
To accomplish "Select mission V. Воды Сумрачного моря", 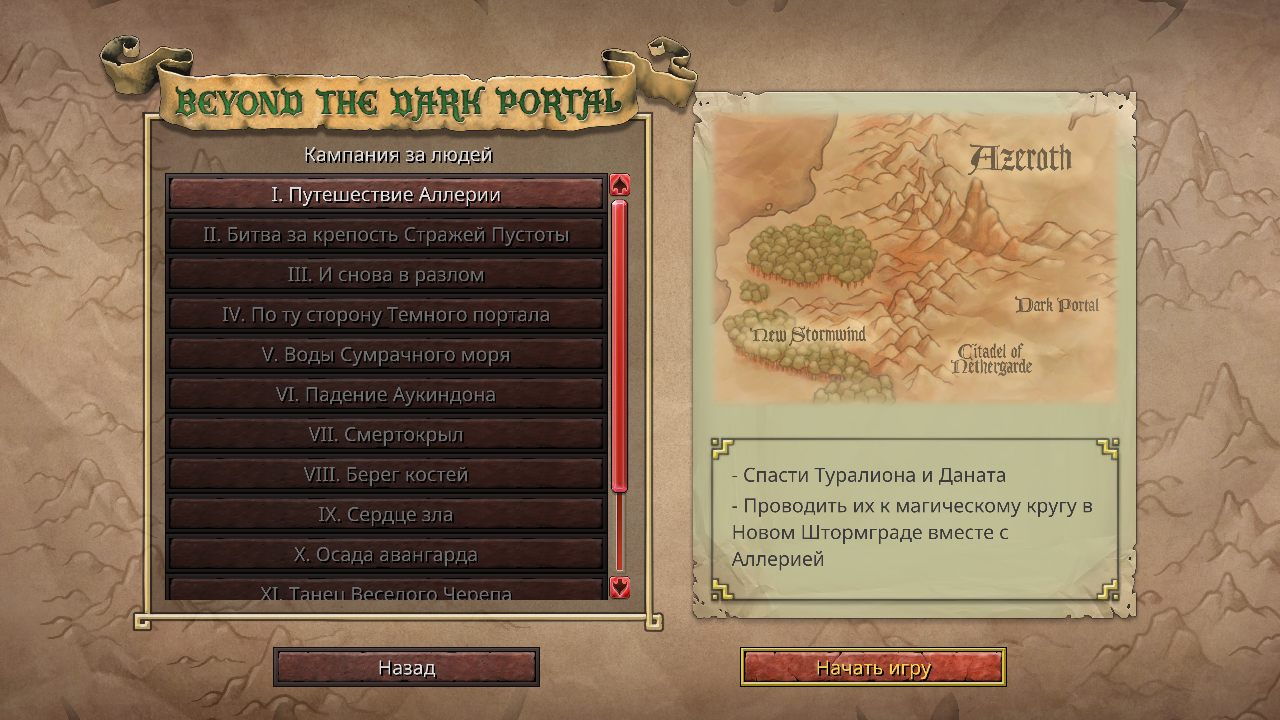I will [385, 354].
